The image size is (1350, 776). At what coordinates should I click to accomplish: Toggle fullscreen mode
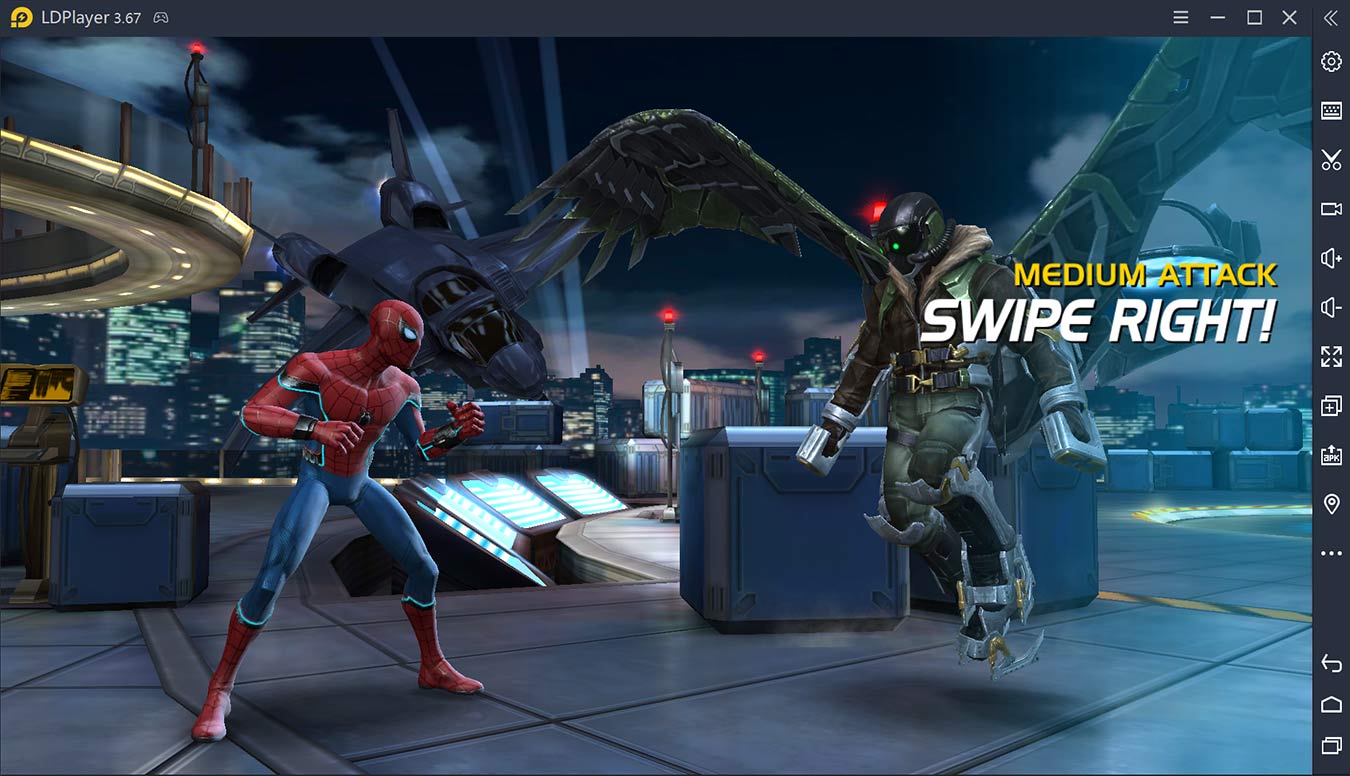coord(1330,356)
